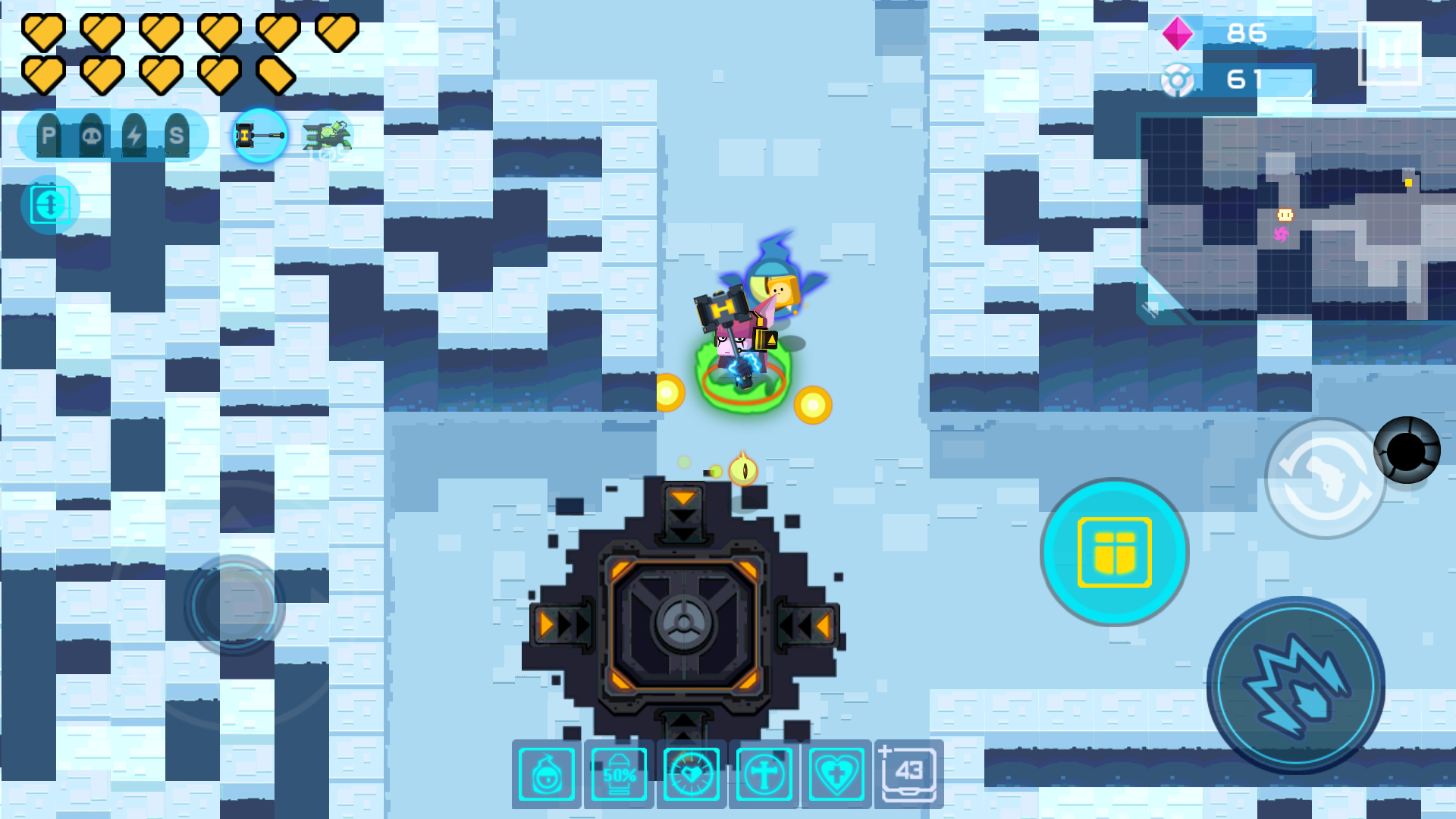Use the cross revive item icon
Viewport: 1456px width, 819px height.
click(x=764, y=773)
